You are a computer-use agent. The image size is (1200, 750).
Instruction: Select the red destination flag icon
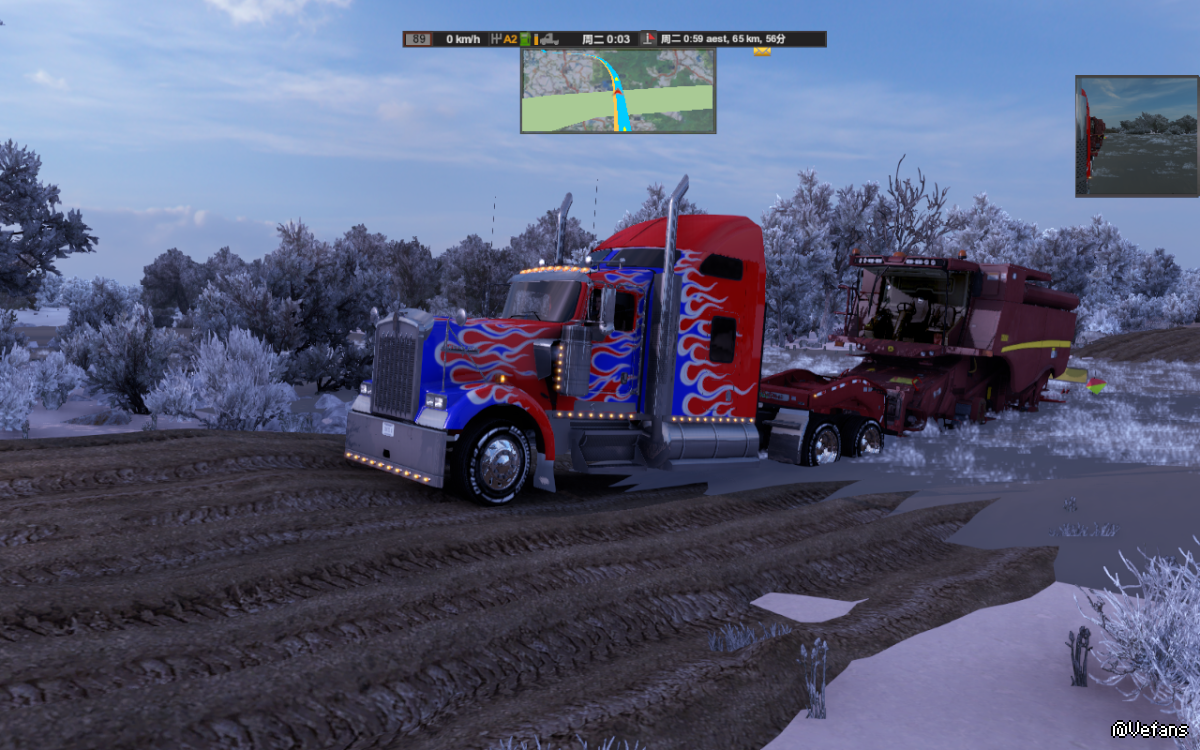click(648, 39)
